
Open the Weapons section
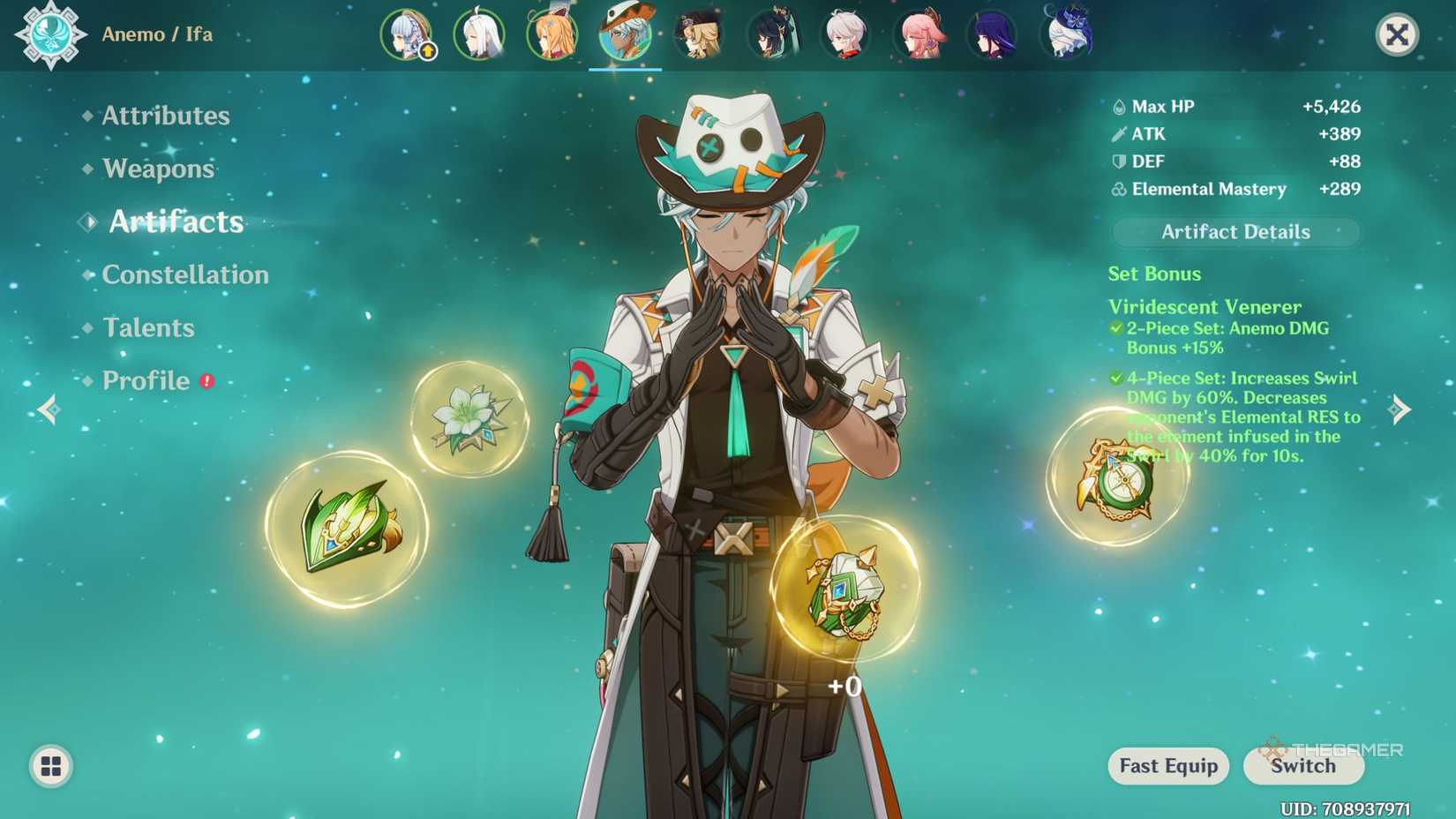157,168
